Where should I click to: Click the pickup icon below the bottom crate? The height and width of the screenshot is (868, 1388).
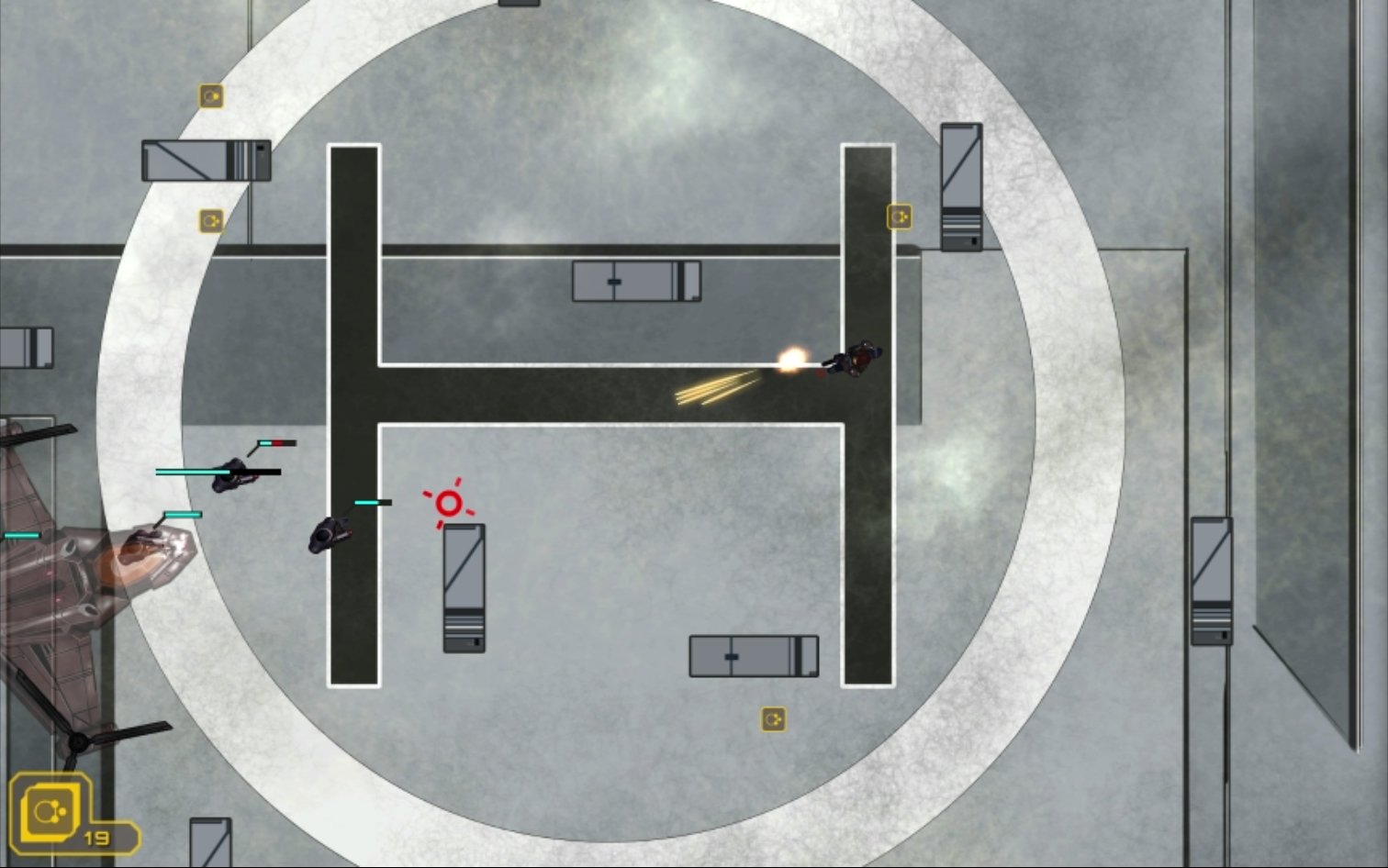click(x=771, y=719)
